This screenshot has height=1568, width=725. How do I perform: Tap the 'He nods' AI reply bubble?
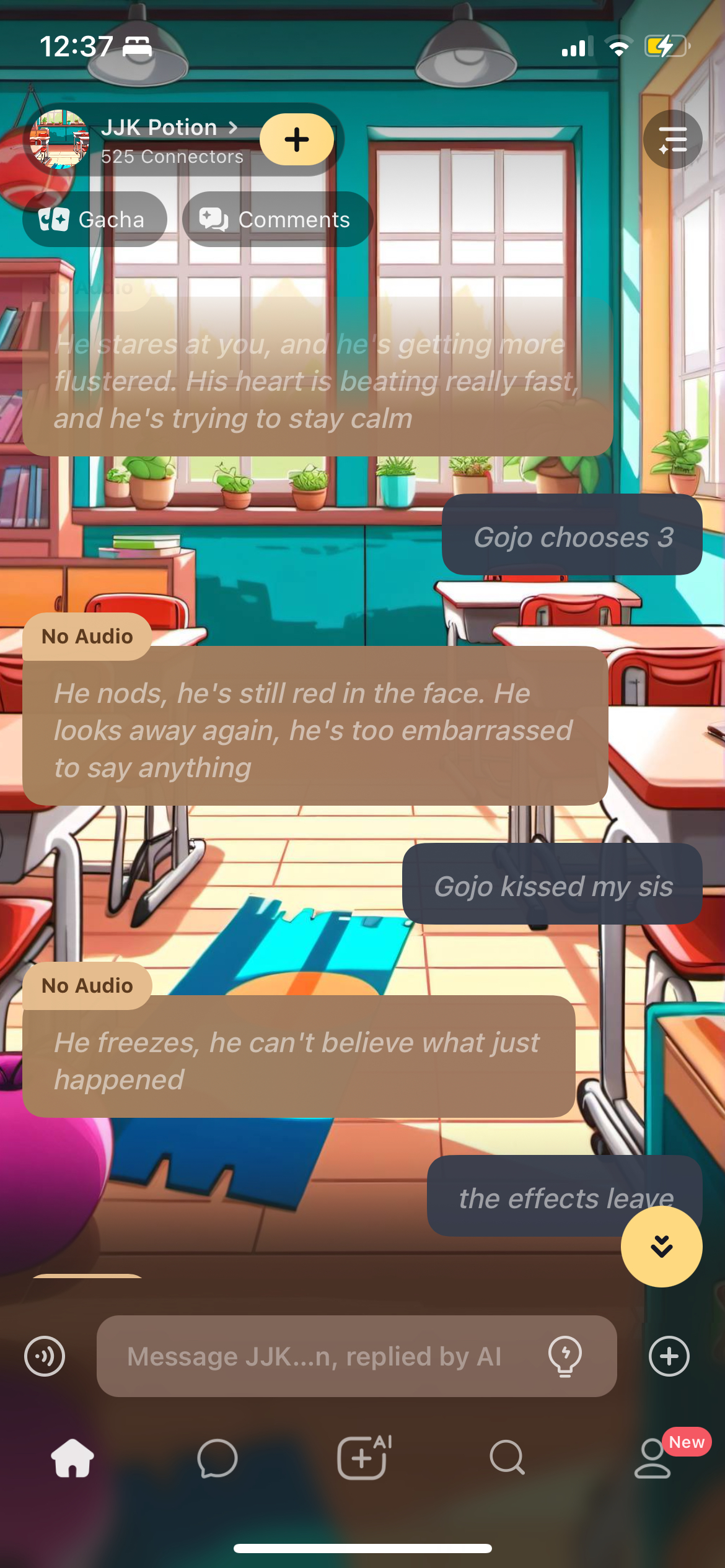[315, 730]
